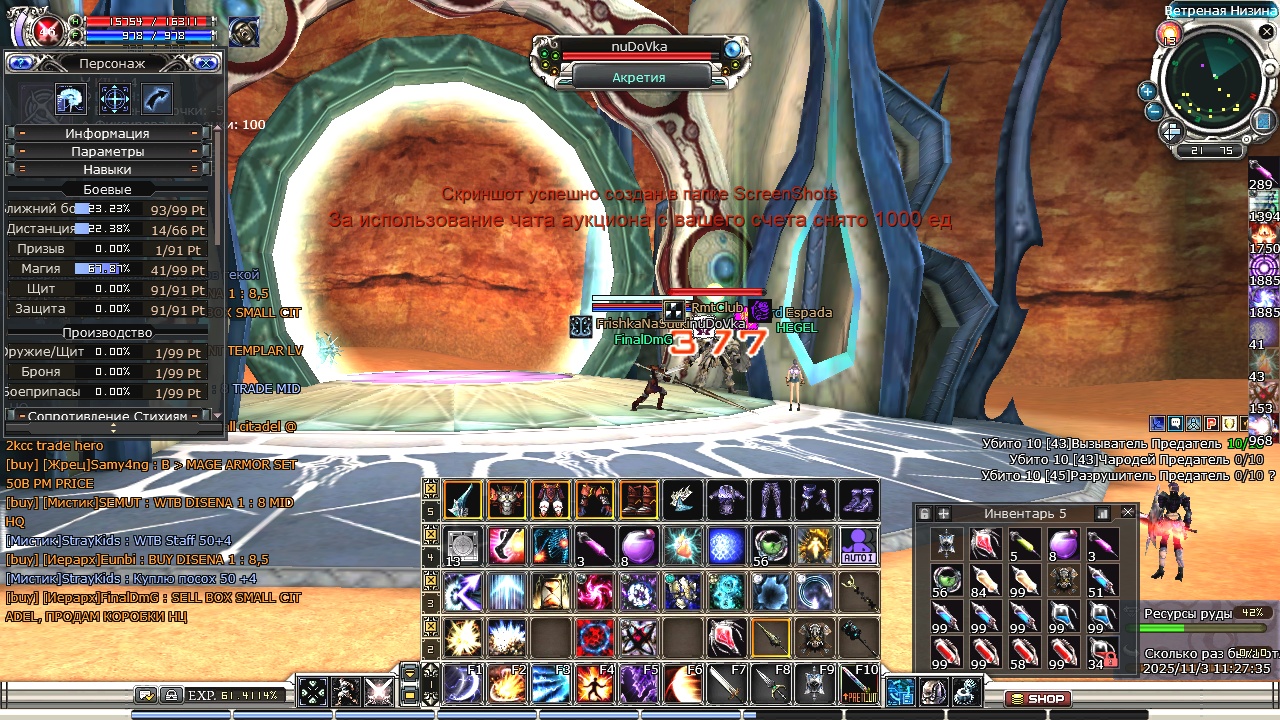This screenshot has height=720, width=1280.
Task: Activate the F10 Pretium sword slot
Action: pos(859,684)
